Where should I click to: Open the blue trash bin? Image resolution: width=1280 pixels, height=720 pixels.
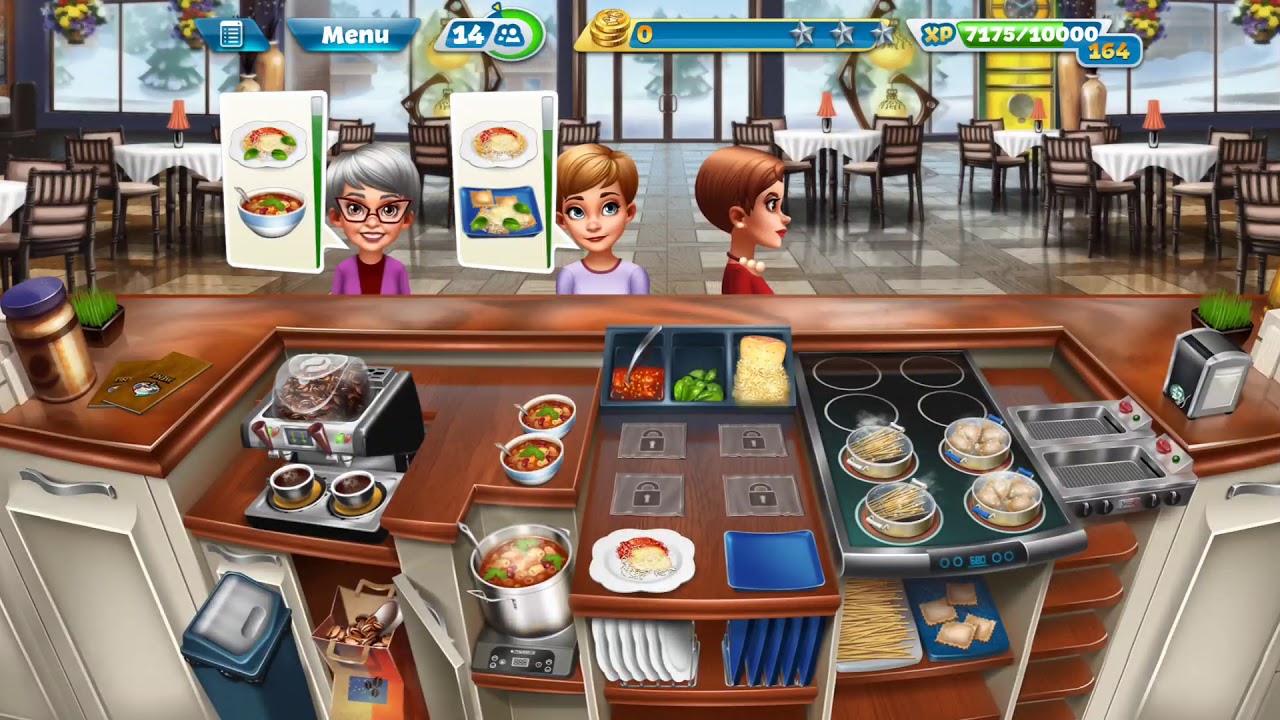pos(240,640)
